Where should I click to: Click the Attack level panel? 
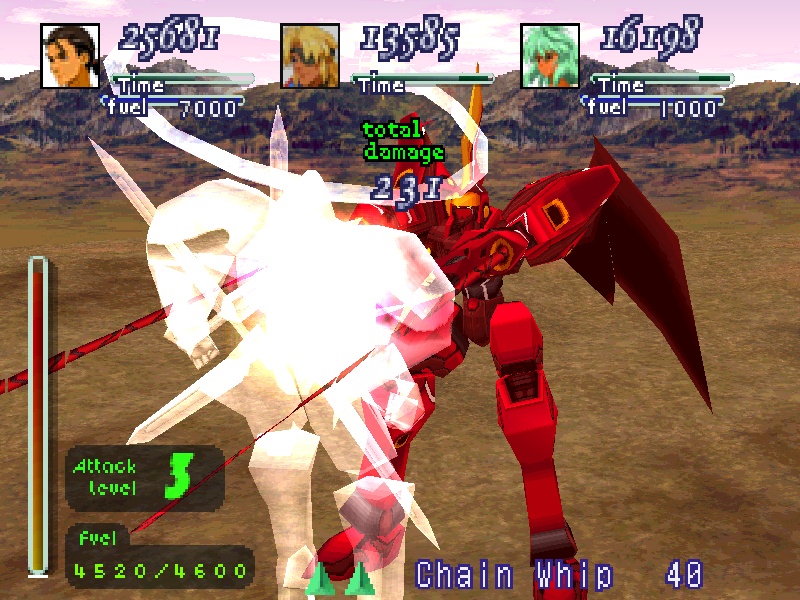coord(144,477)
